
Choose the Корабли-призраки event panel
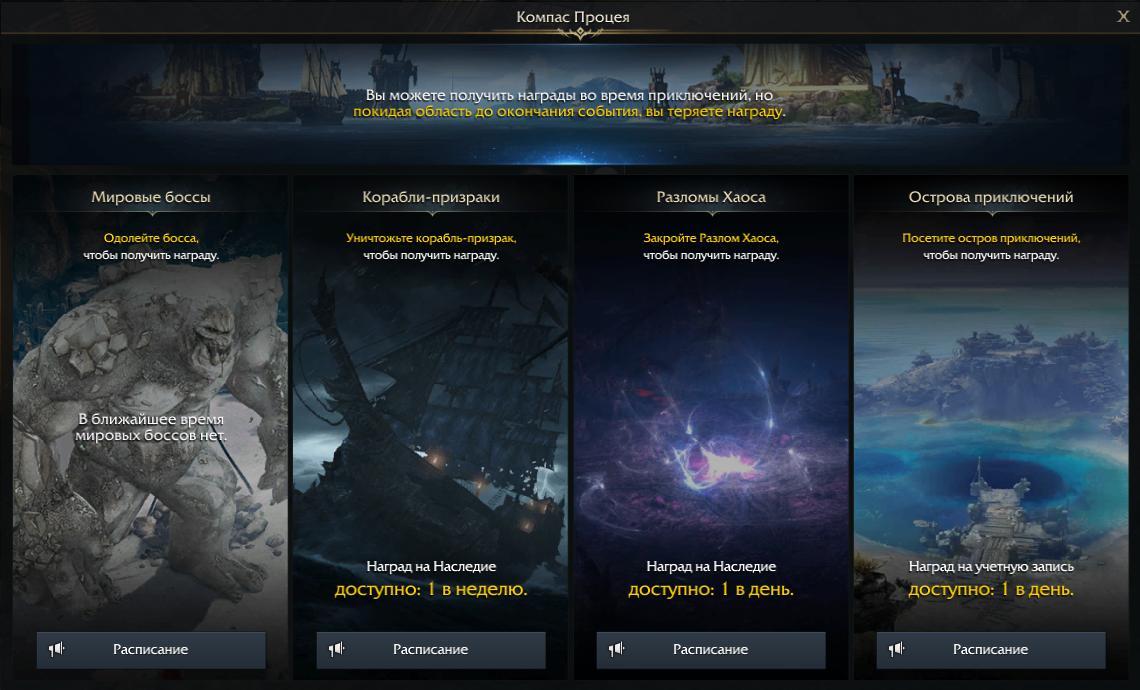(x=431, y=400)
